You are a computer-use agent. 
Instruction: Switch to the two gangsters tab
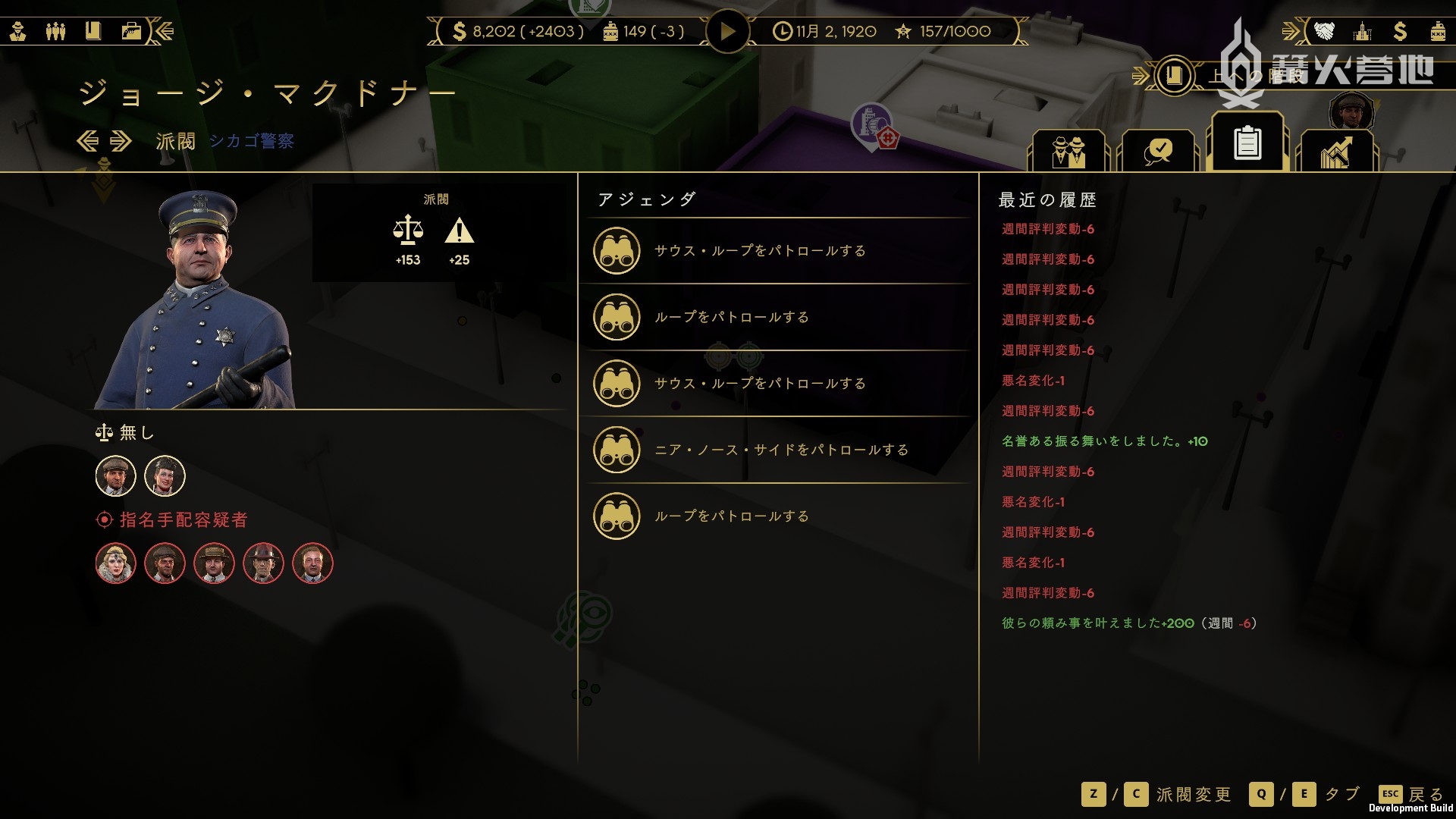coord(1068,150)
